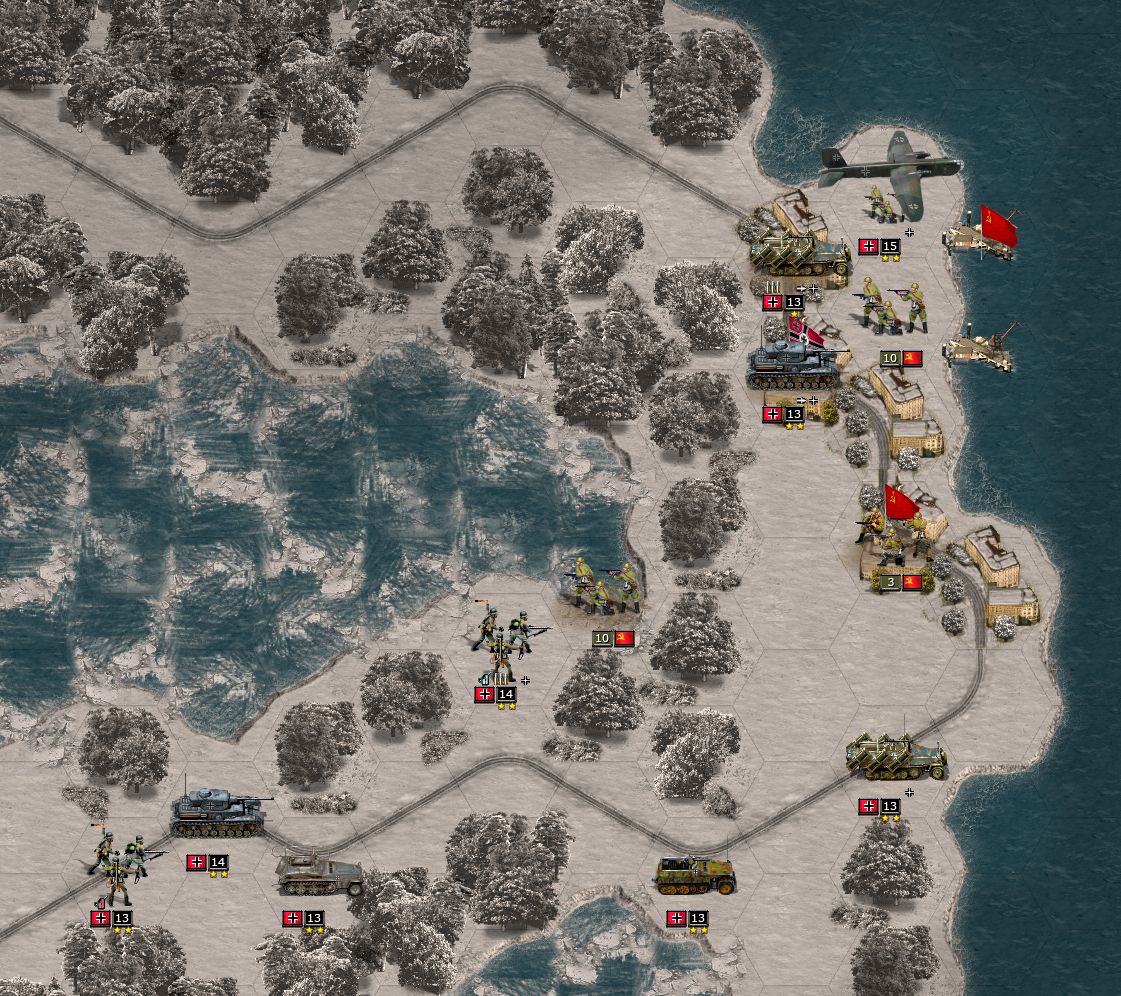Screen dimensions: 1121x996
Task: Select the German tank with strength 14
Action: point(219,814)
